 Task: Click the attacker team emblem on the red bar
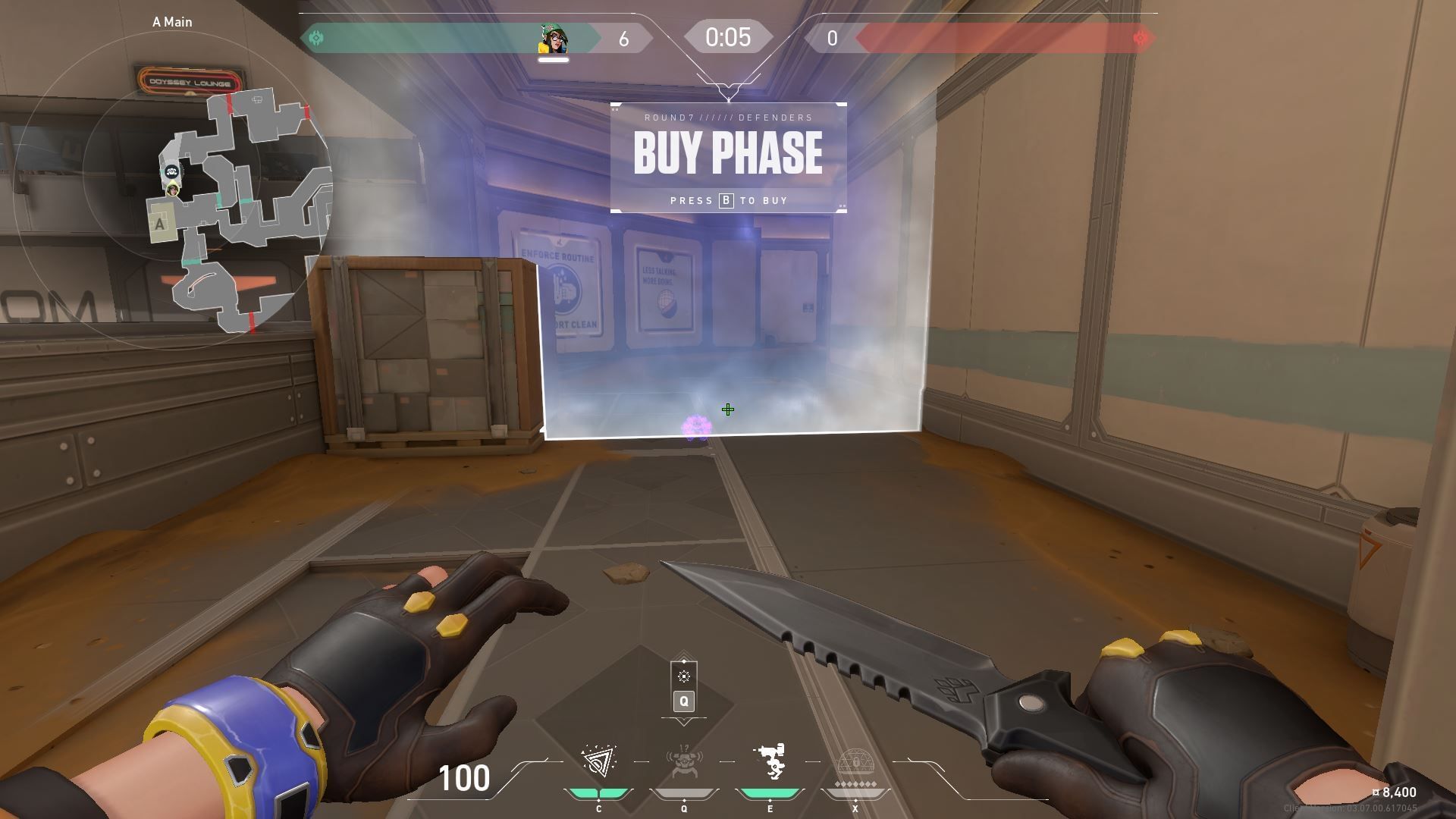click(1141, 36)
